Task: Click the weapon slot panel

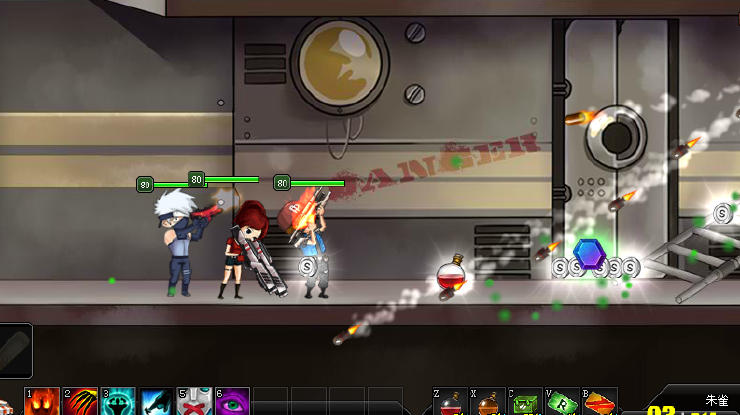Action: tap(16, 349)
